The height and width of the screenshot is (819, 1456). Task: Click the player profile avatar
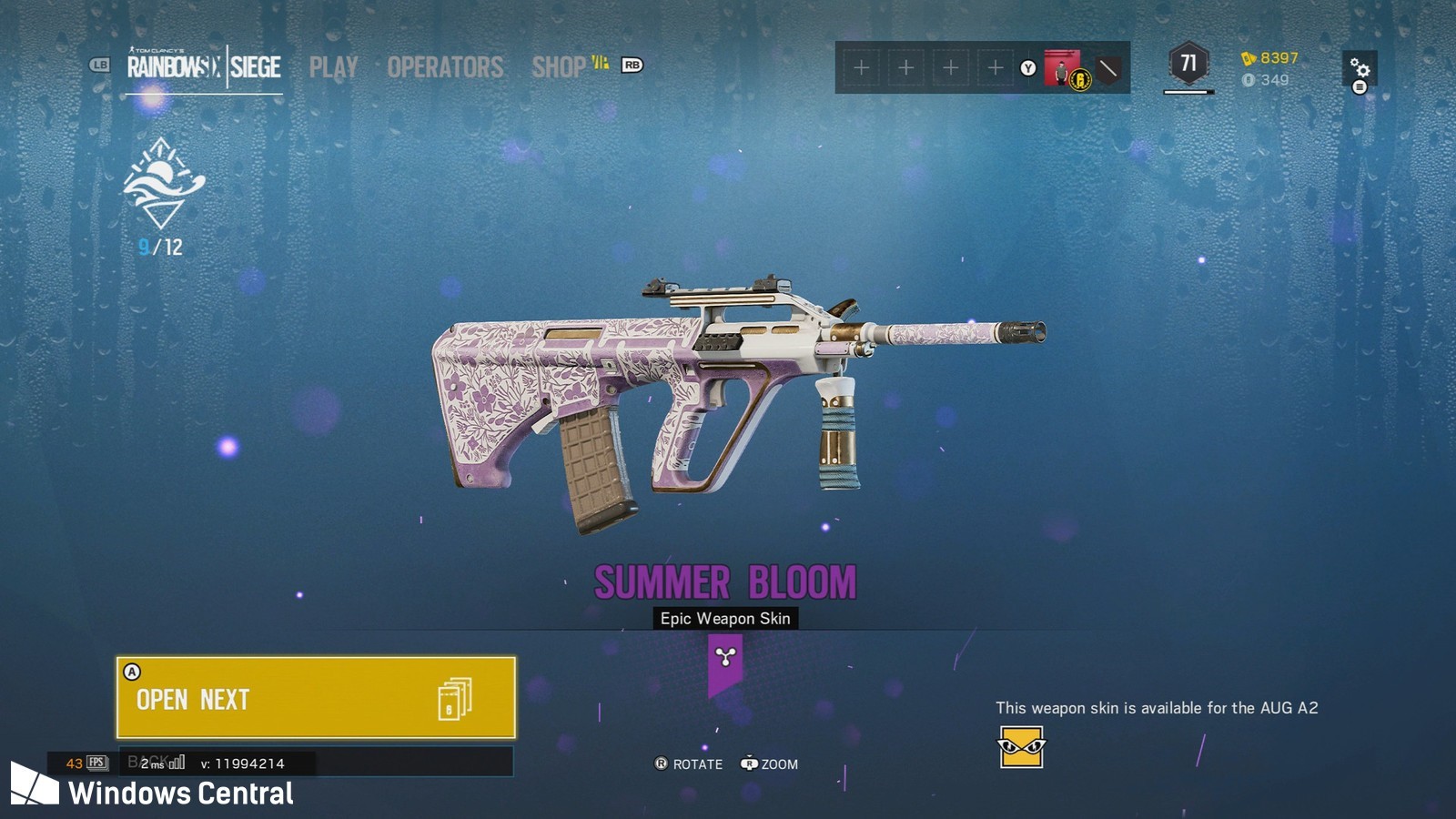tap(1062, 68)
